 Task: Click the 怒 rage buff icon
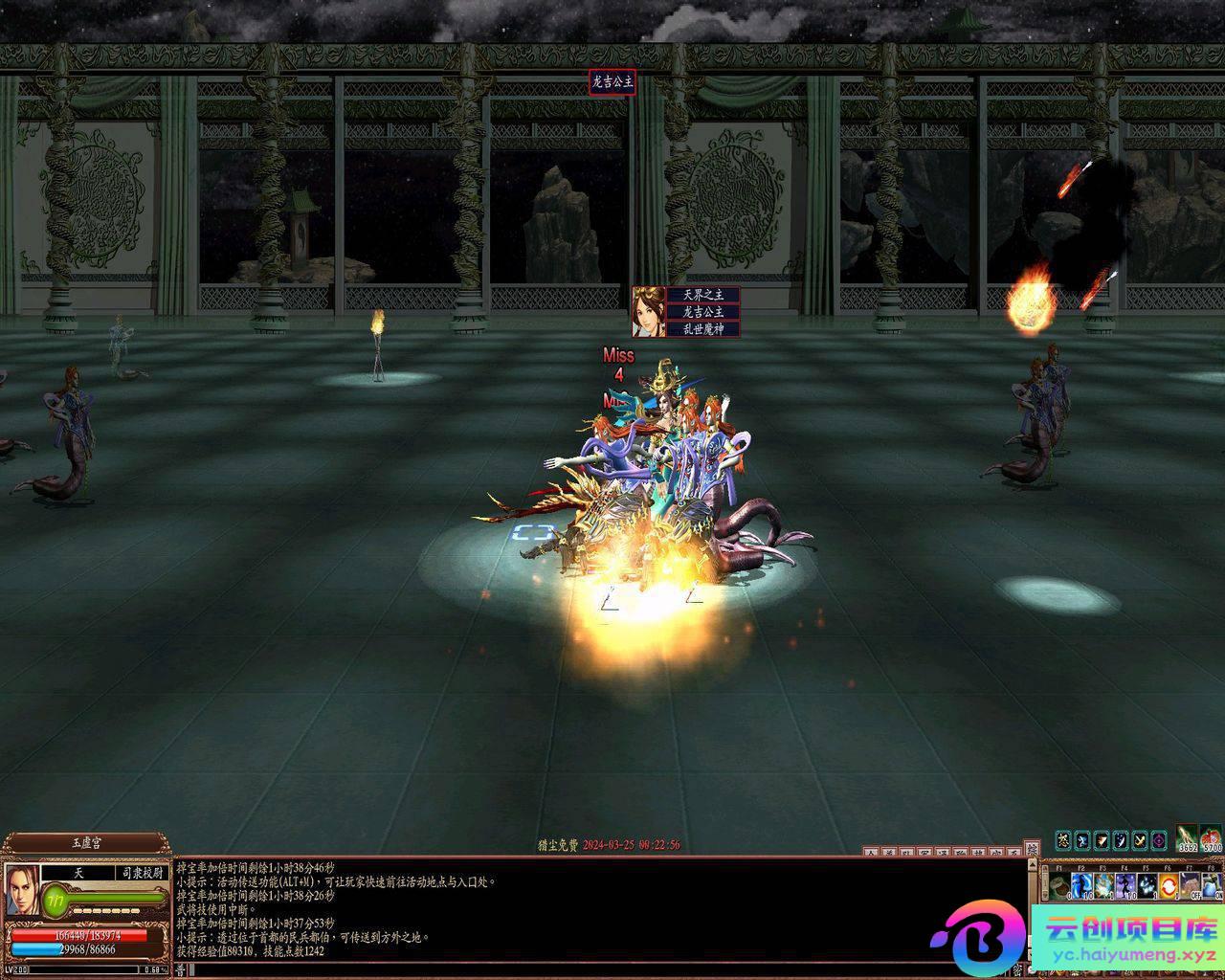click(1063, 840)
